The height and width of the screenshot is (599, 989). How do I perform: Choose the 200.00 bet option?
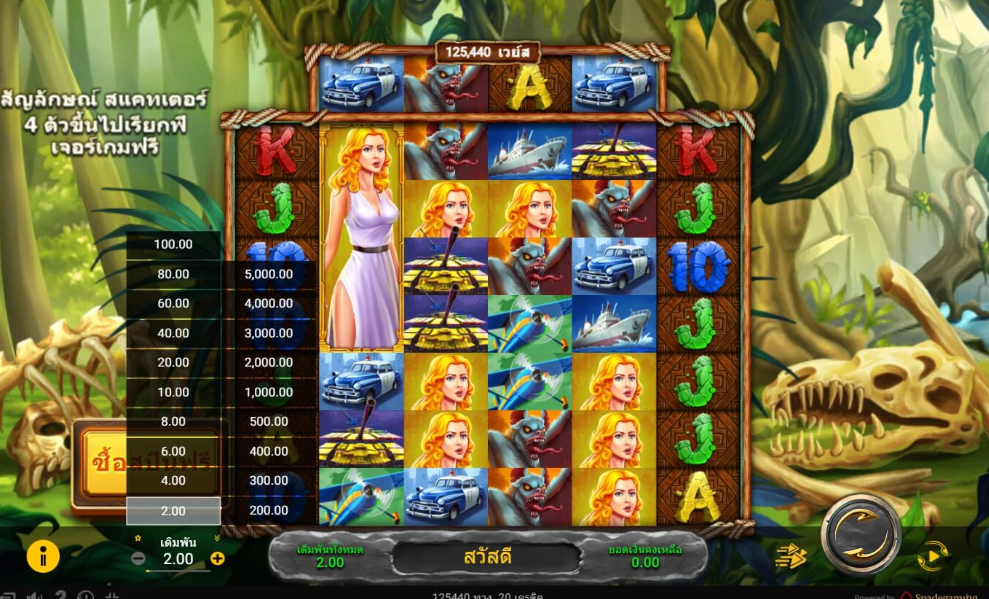click(x=270, y=510)
